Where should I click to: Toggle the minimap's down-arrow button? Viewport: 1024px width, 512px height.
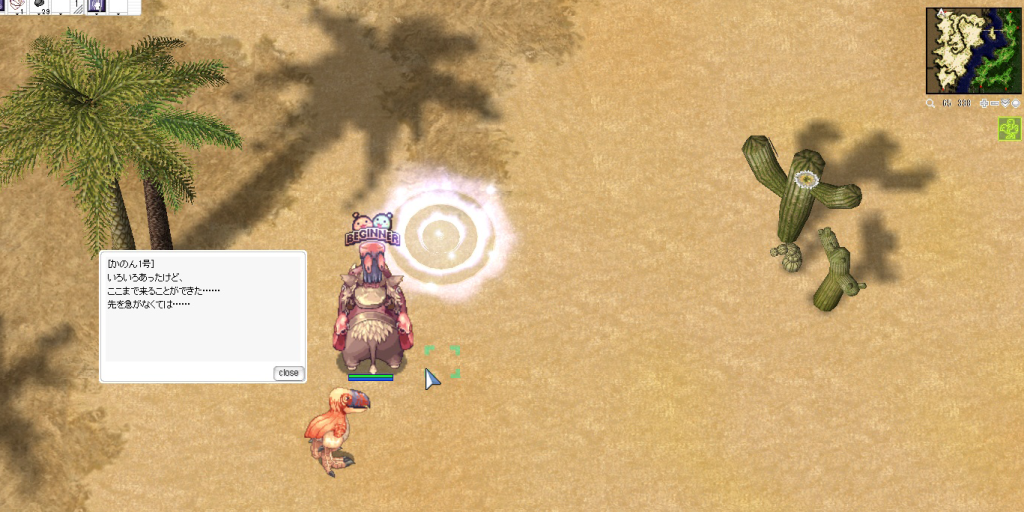[1006, 103]
